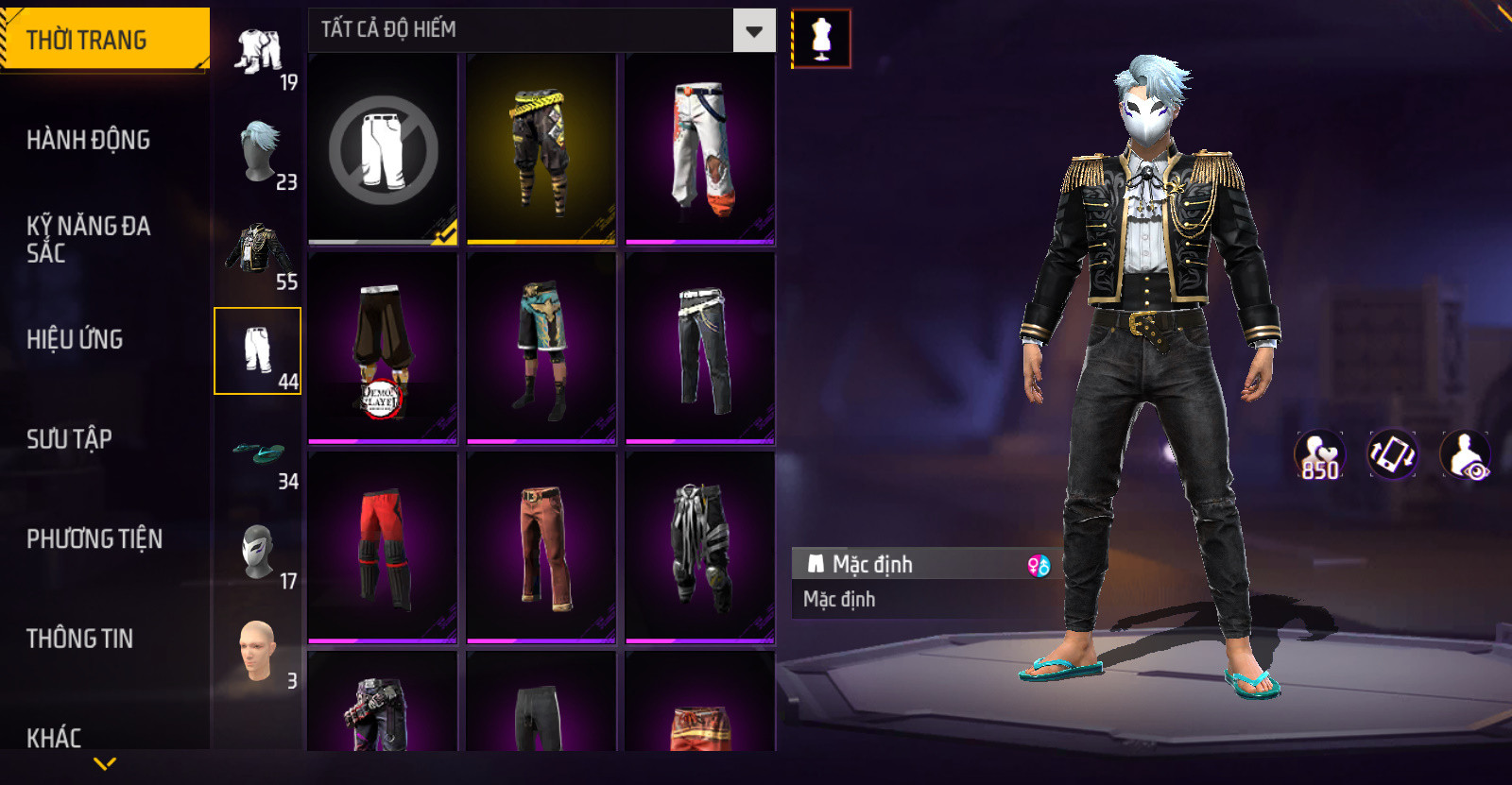
Task: Go to Sưu Tập section
Action: coord(70,439)
